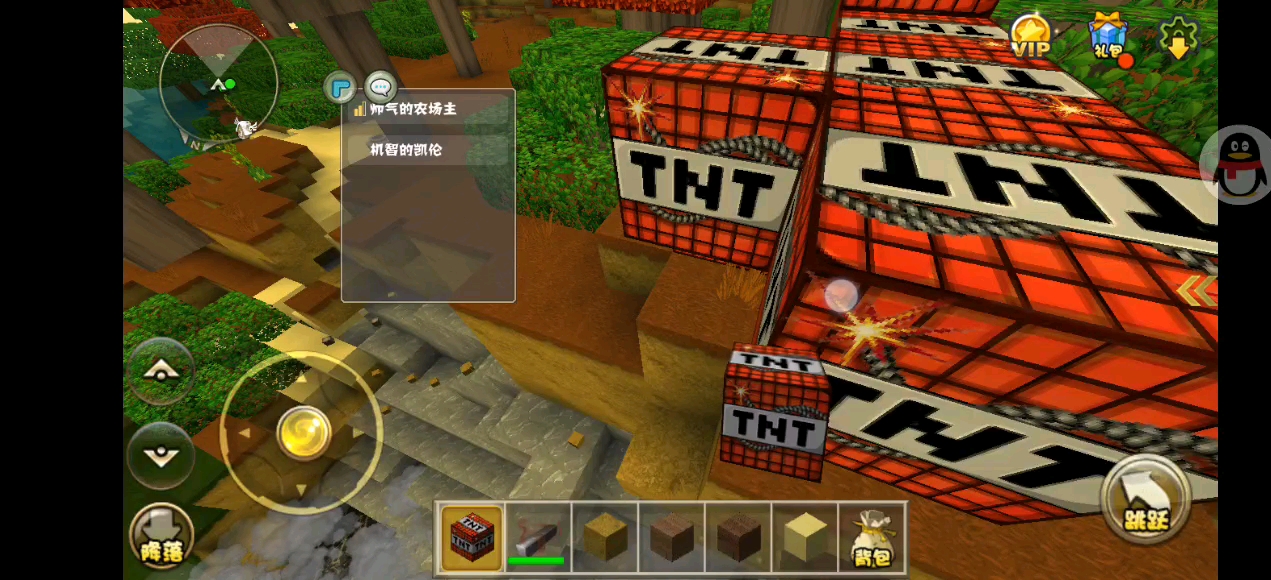Tap the 降落 descend button

[x=160, y=535]
